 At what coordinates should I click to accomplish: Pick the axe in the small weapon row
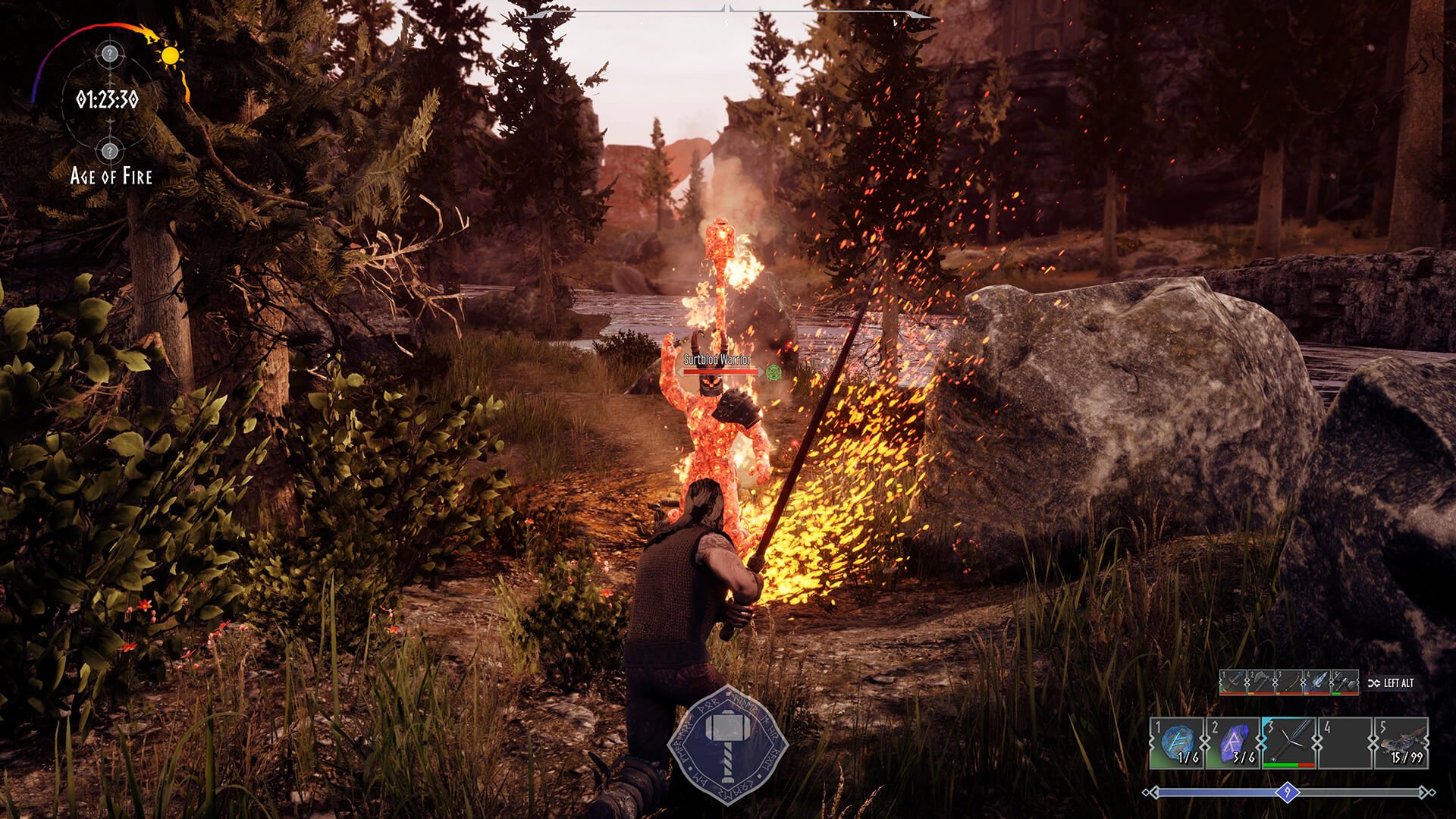tap(1261, 682)
